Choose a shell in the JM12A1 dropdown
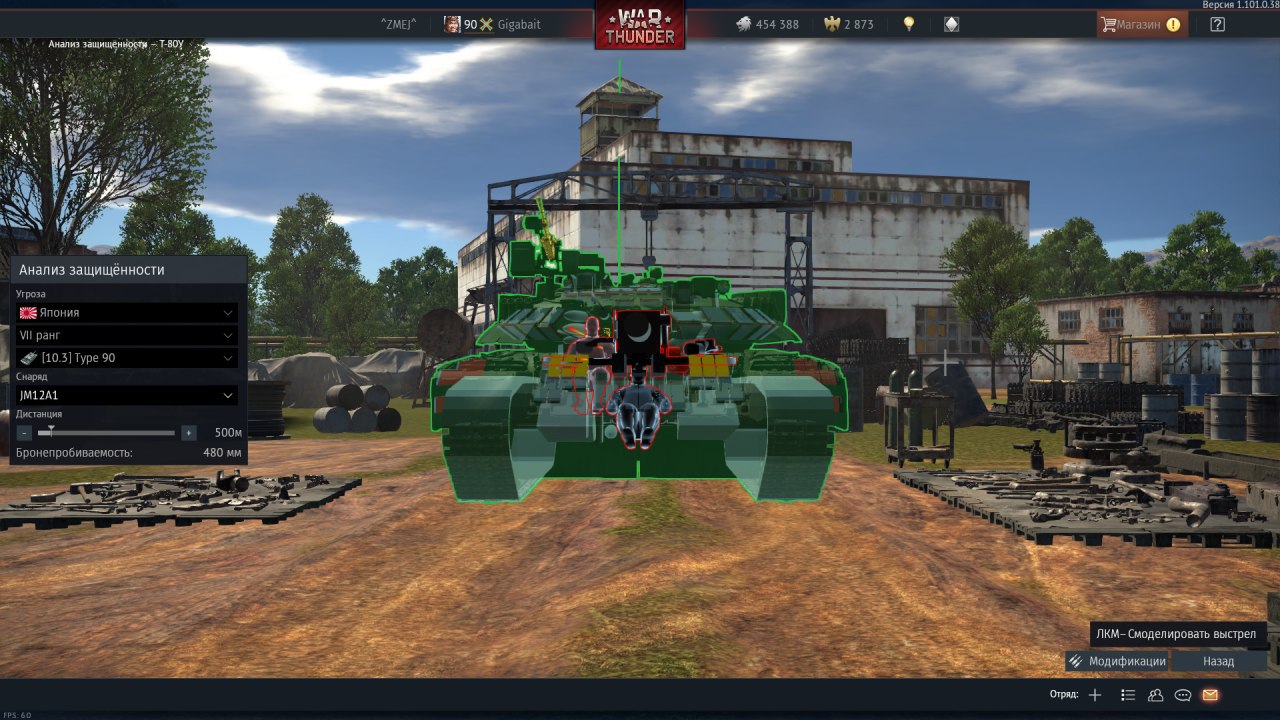This screenshot has height=720, width=1280. click(127, 395)
